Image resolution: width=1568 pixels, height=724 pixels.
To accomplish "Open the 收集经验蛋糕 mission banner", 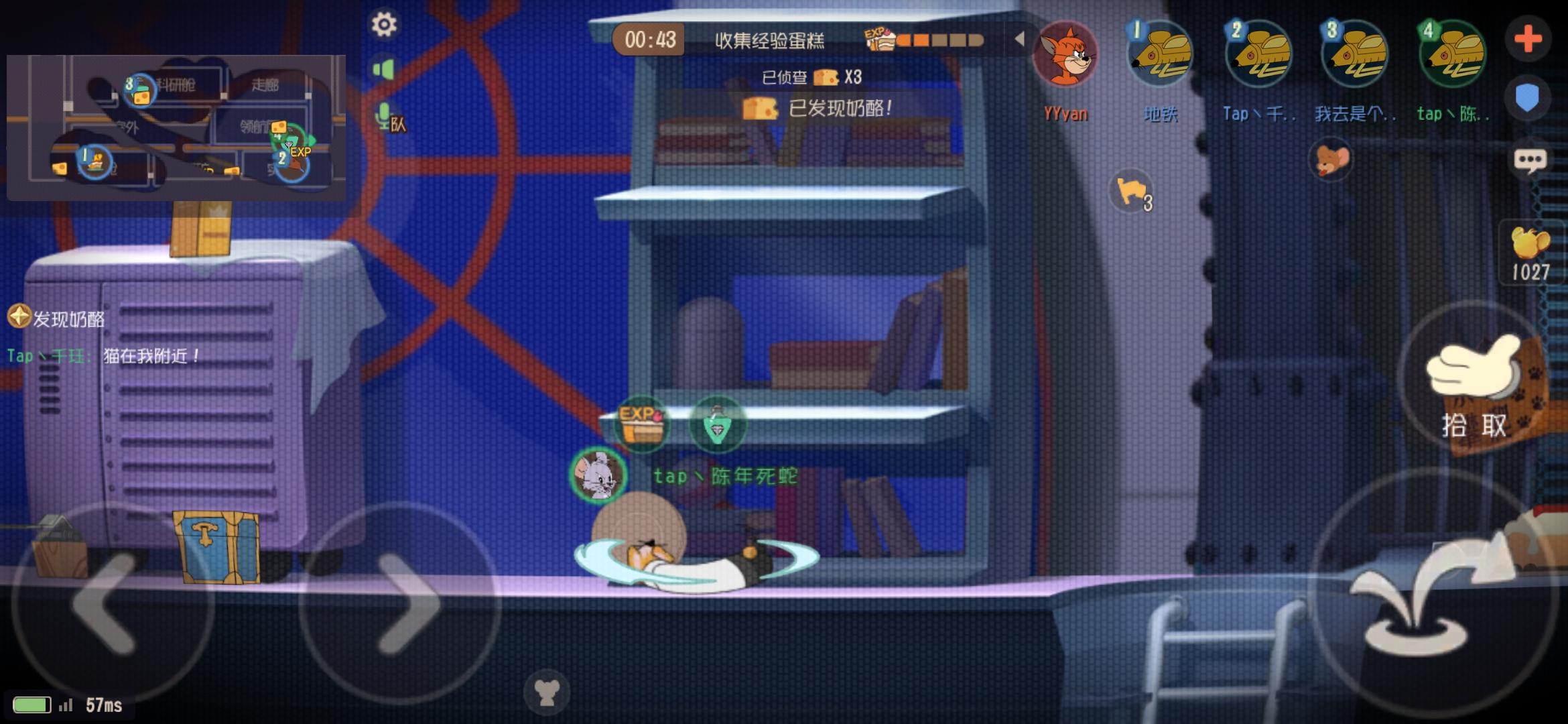I will coord(769,40).
